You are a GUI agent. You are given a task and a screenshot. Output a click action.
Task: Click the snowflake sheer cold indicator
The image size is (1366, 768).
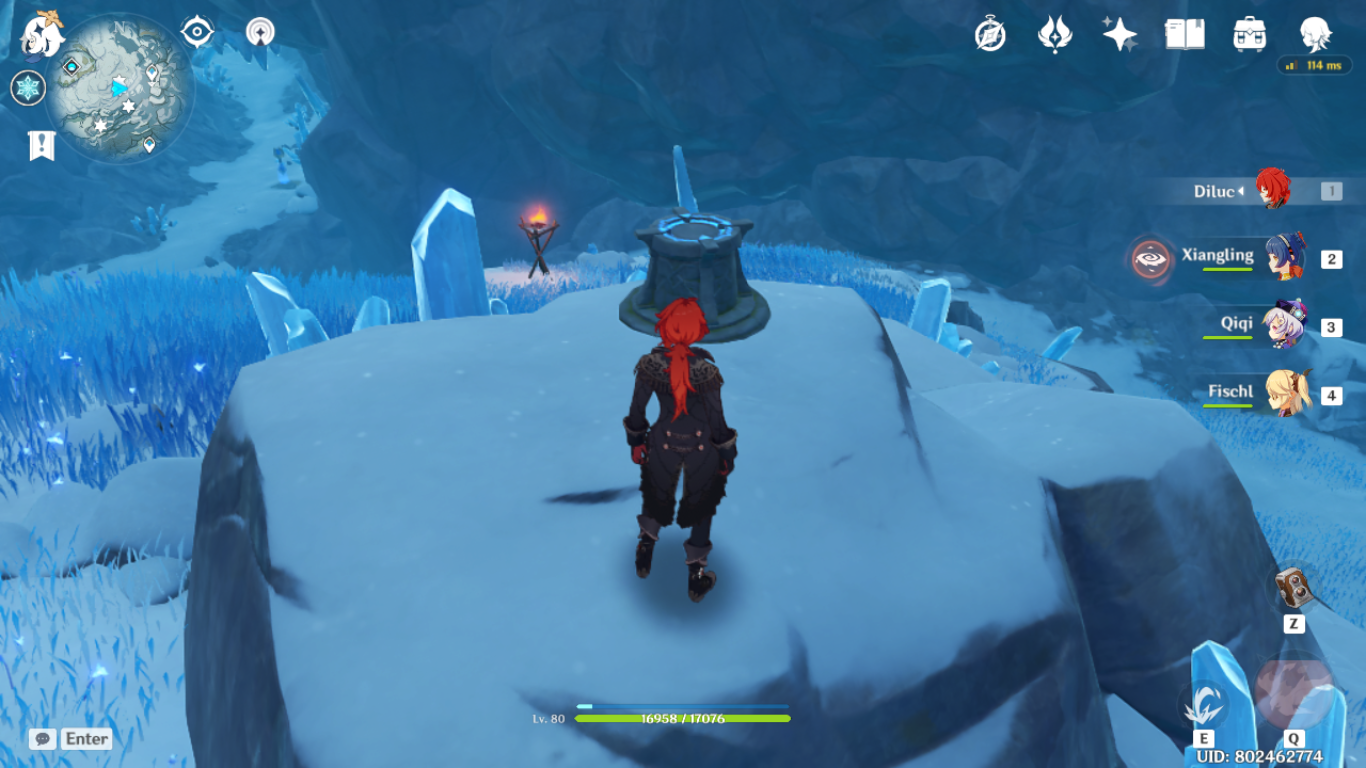click(28, 88)
